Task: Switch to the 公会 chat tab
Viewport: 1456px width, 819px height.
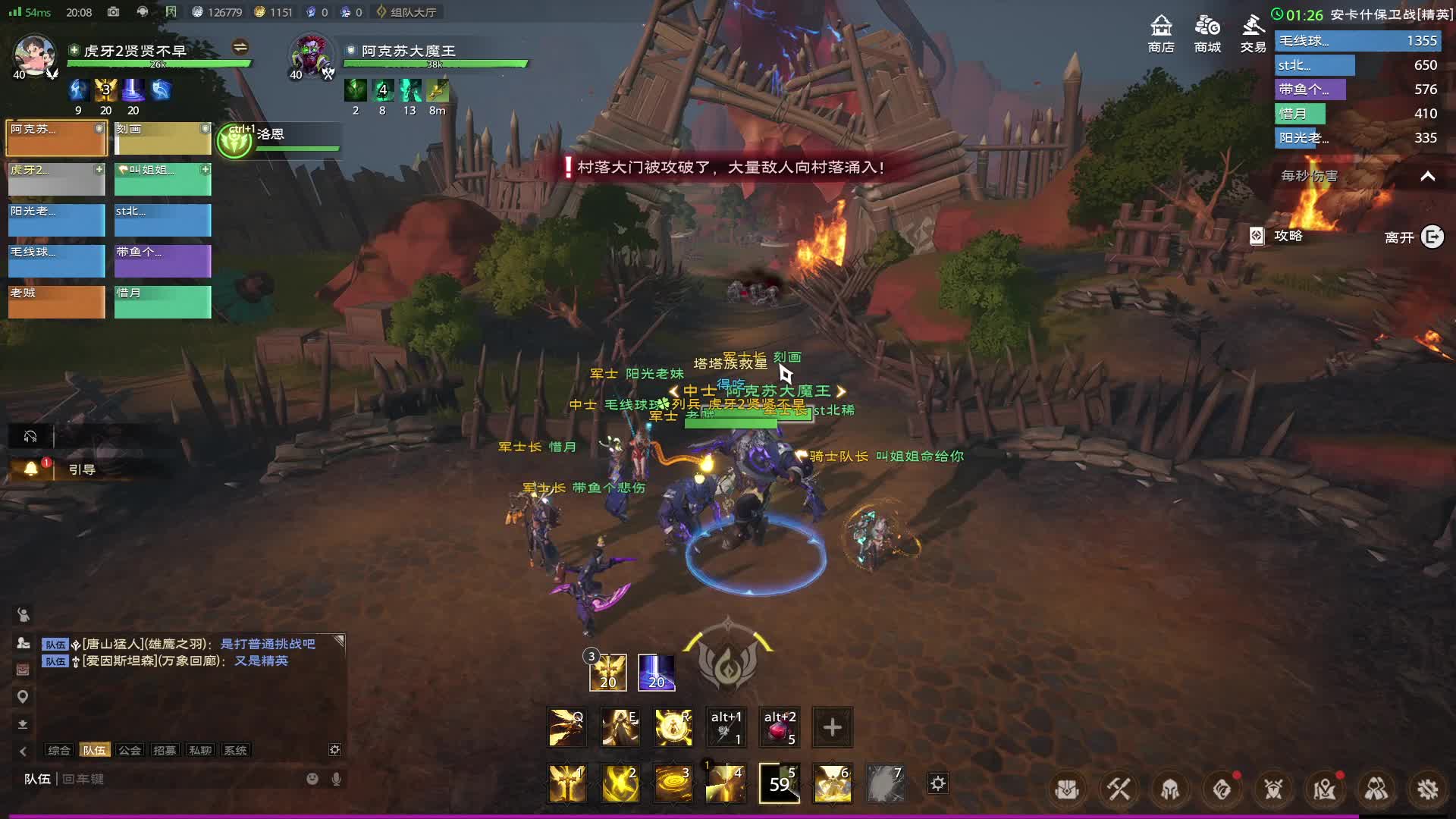Action: click(130, 750)
